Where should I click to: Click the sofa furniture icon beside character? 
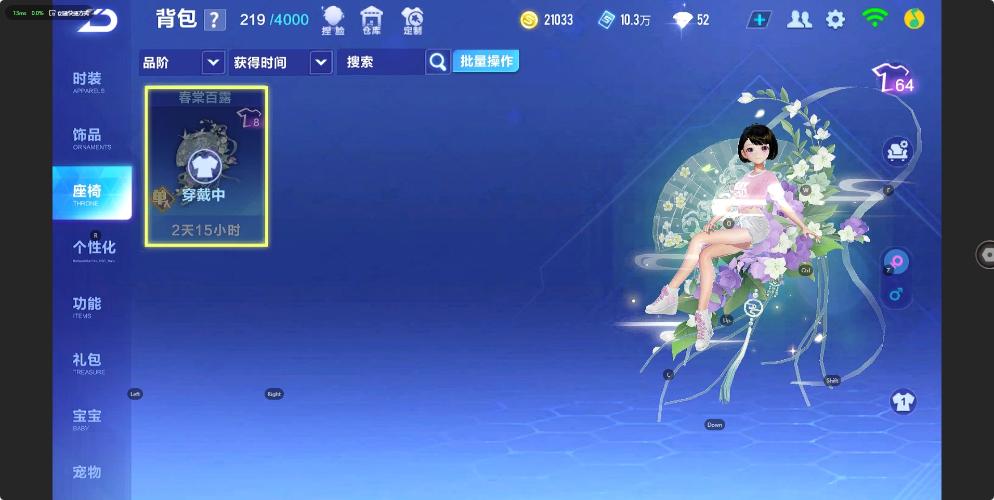click(897, 151)
